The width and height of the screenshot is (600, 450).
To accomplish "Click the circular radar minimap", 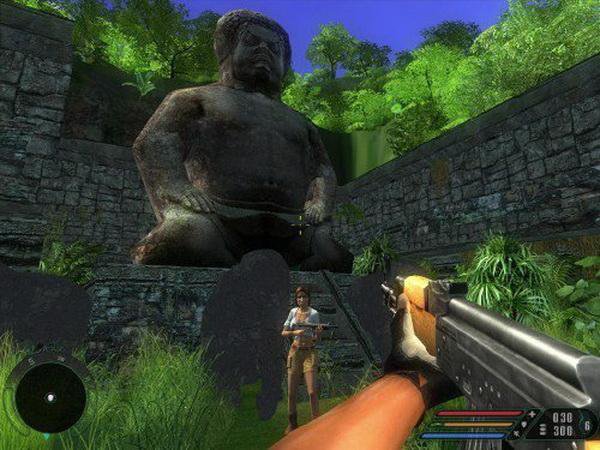I will [47, 393].
